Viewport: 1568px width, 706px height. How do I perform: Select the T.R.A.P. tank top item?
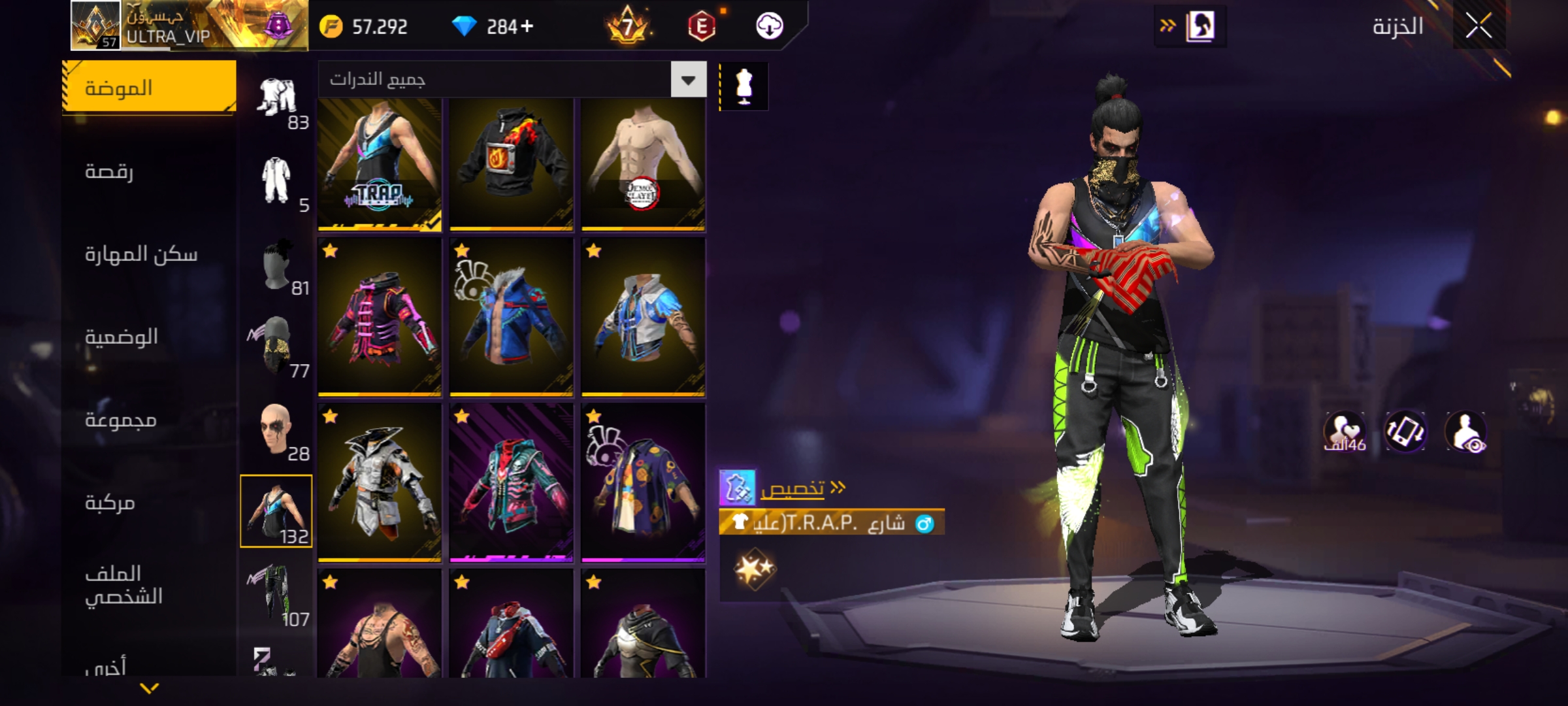(380, 165)
